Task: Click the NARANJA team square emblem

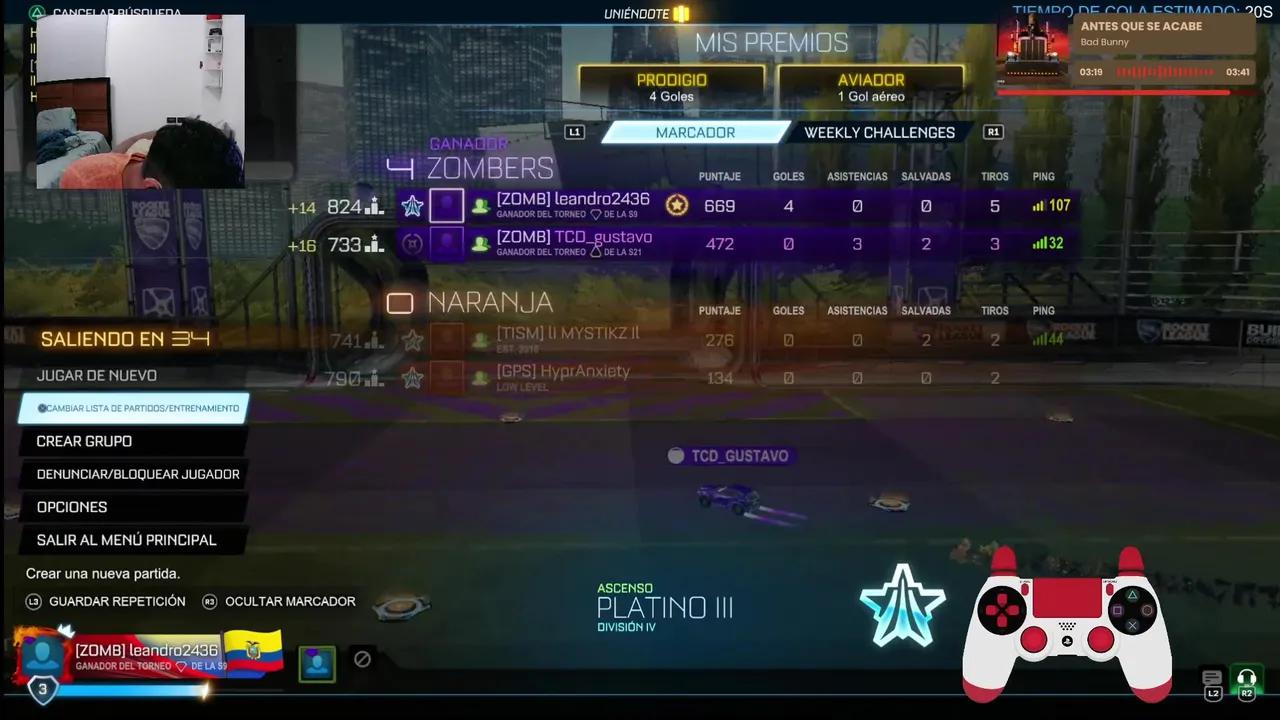Action: pos(400,302)
